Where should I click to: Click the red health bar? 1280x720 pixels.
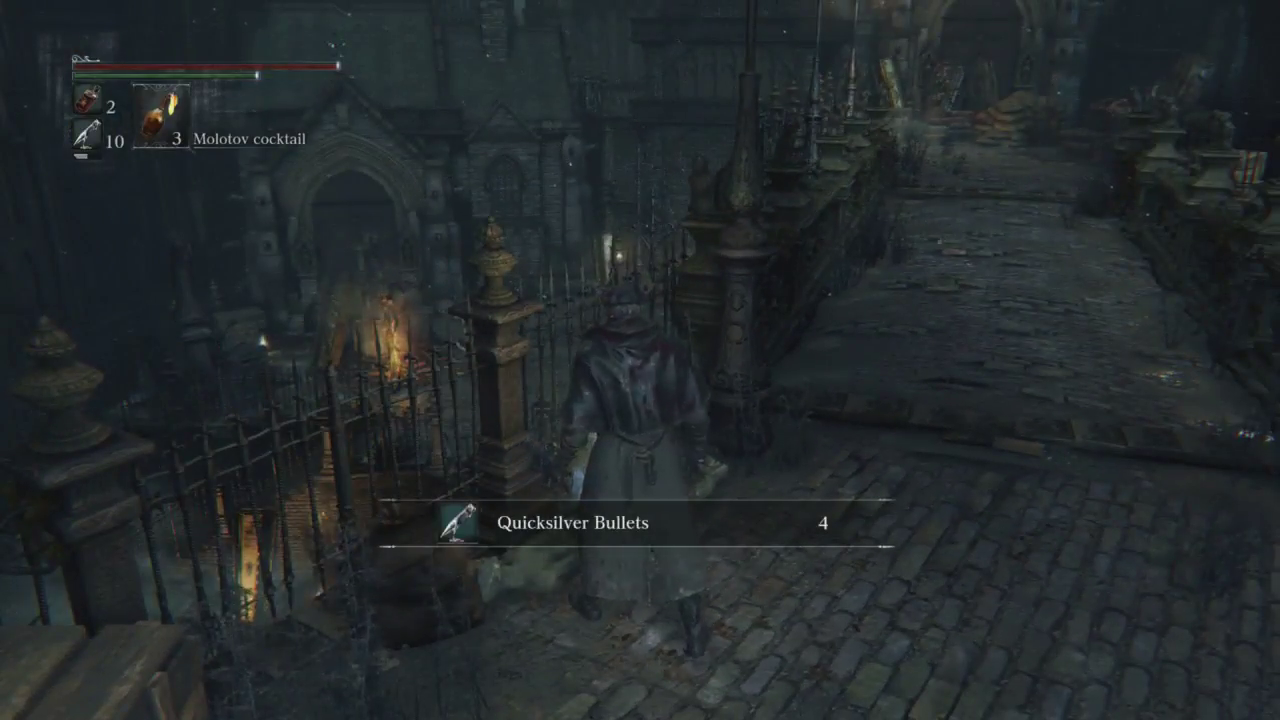click(x=200, y=66)
